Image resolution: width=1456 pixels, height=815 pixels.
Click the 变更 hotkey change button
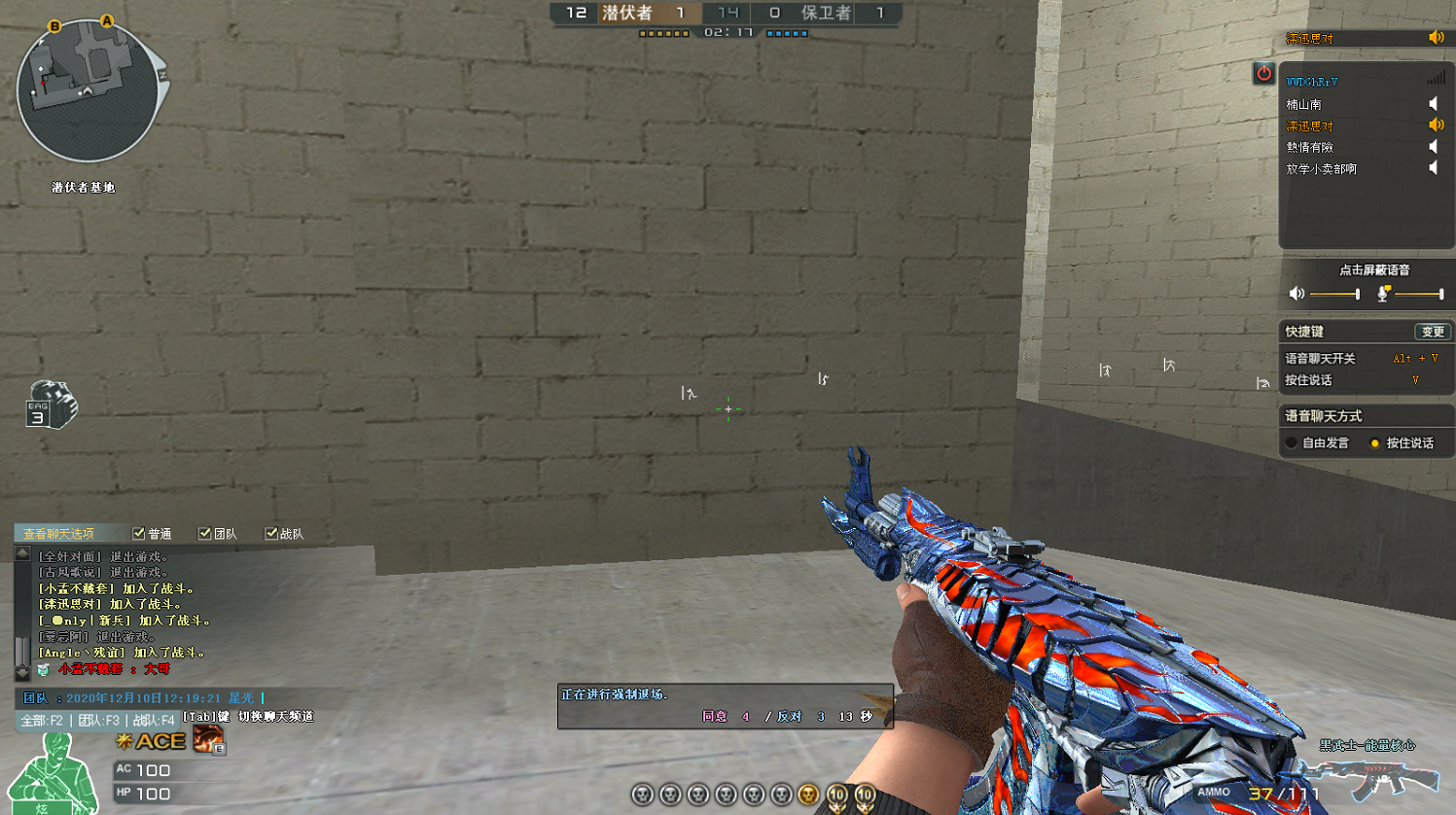point(1433,332)
